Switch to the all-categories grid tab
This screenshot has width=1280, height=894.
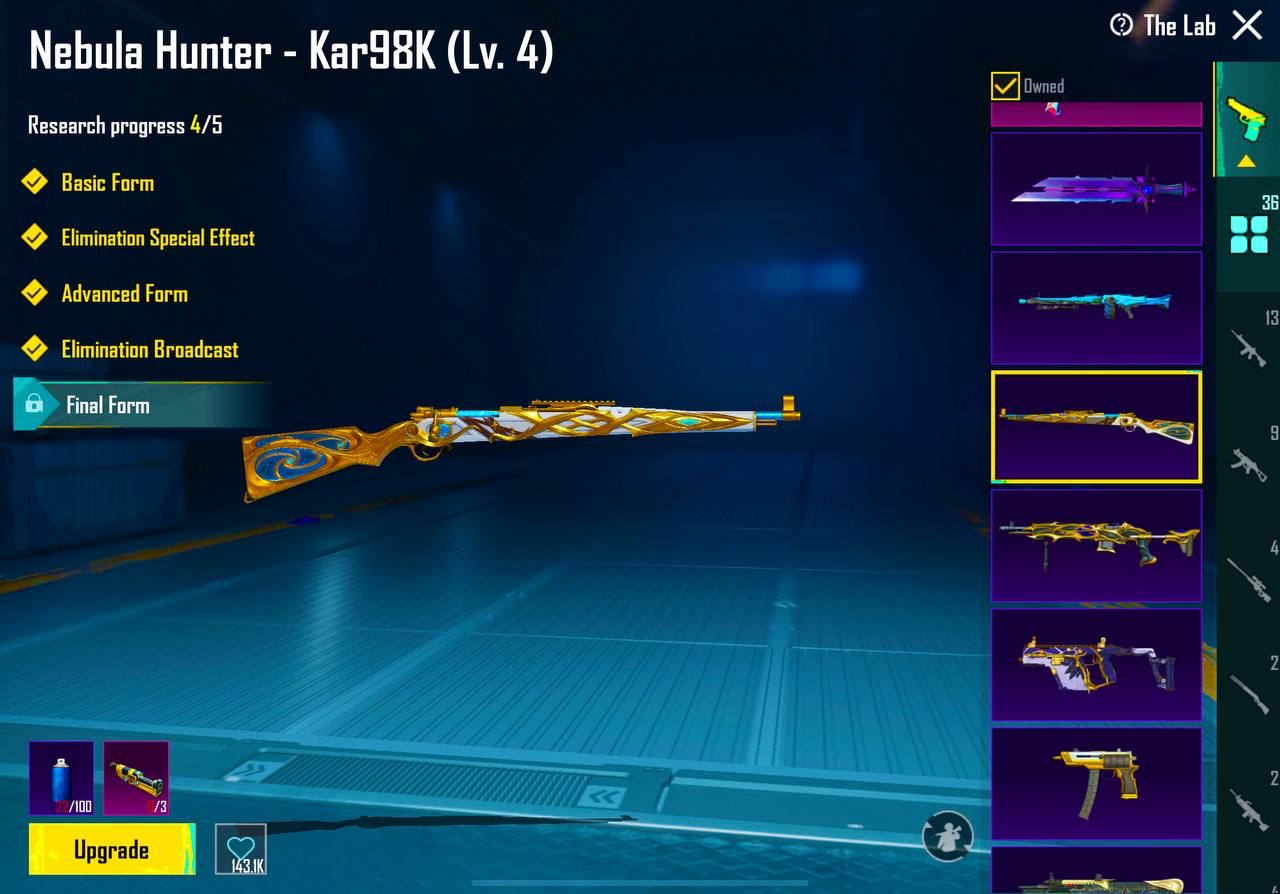[1248, 234]
